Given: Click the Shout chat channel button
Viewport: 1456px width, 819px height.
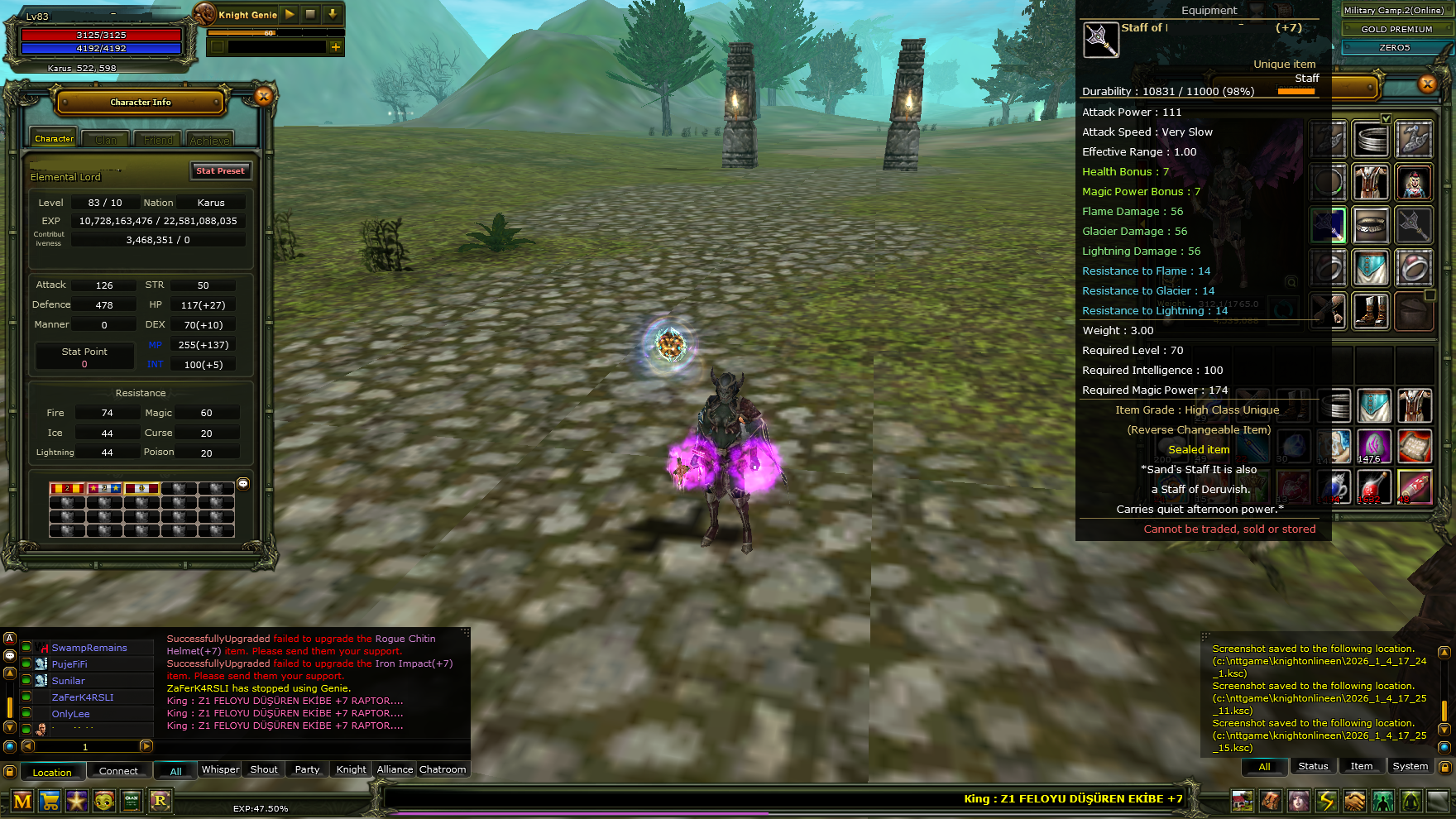Looking at the screenshot, I should (263, 769).
